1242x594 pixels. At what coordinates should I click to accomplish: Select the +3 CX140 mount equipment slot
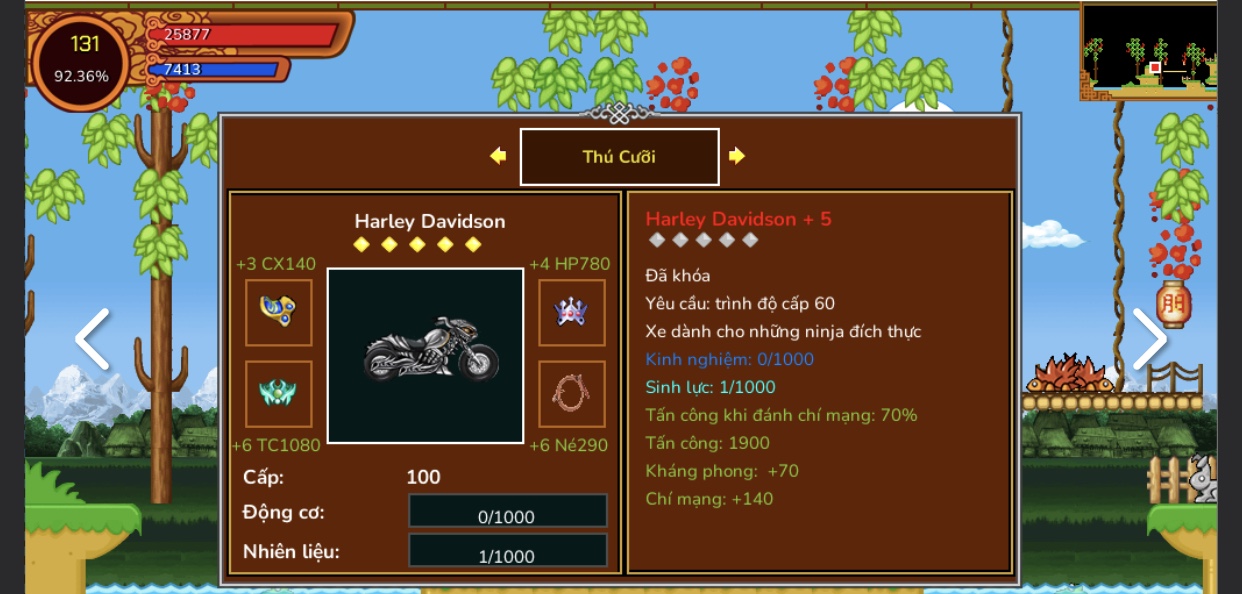tap(279, 313)
